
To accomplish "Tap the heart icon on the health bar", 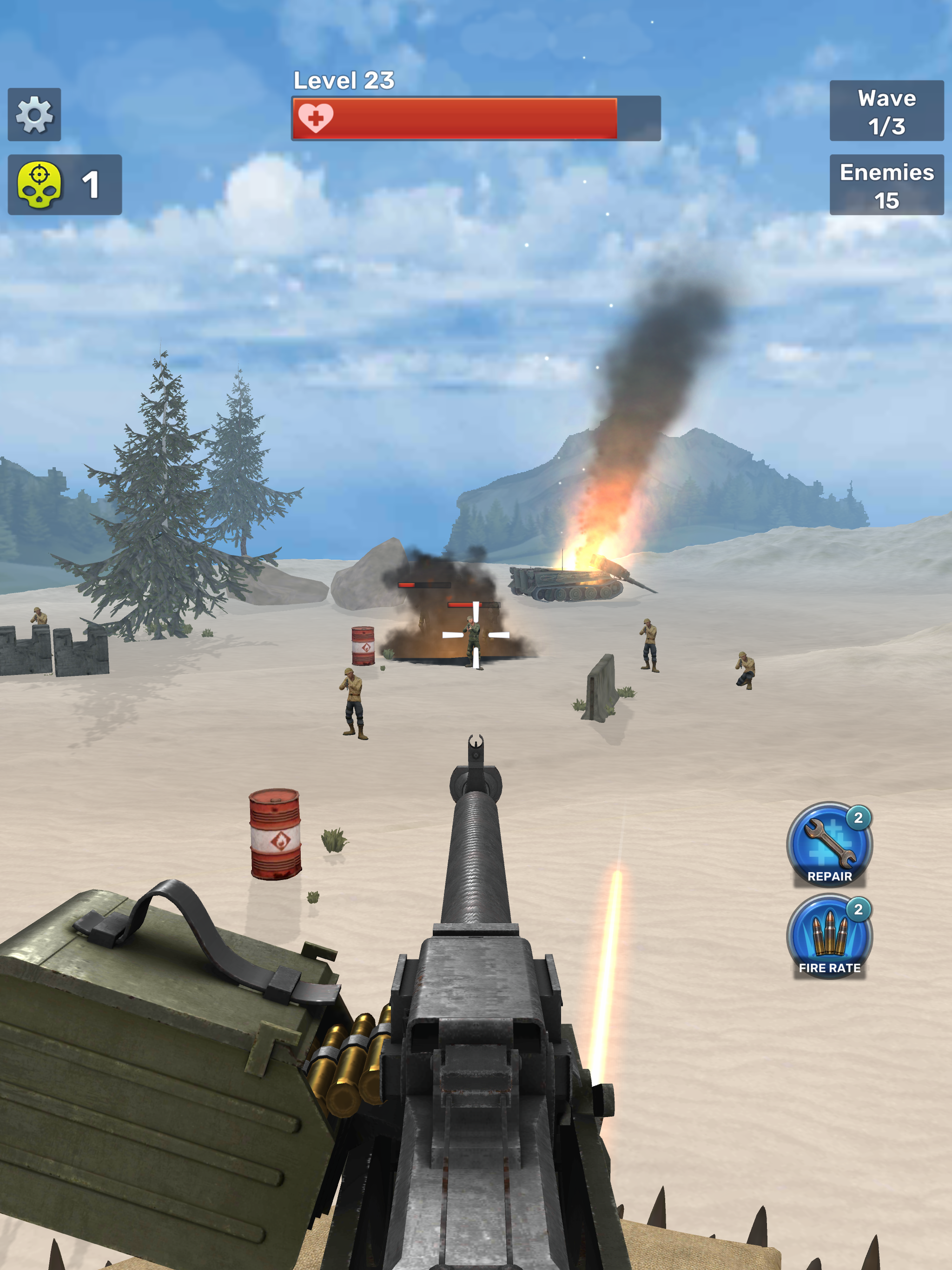I will click(317, 117).
